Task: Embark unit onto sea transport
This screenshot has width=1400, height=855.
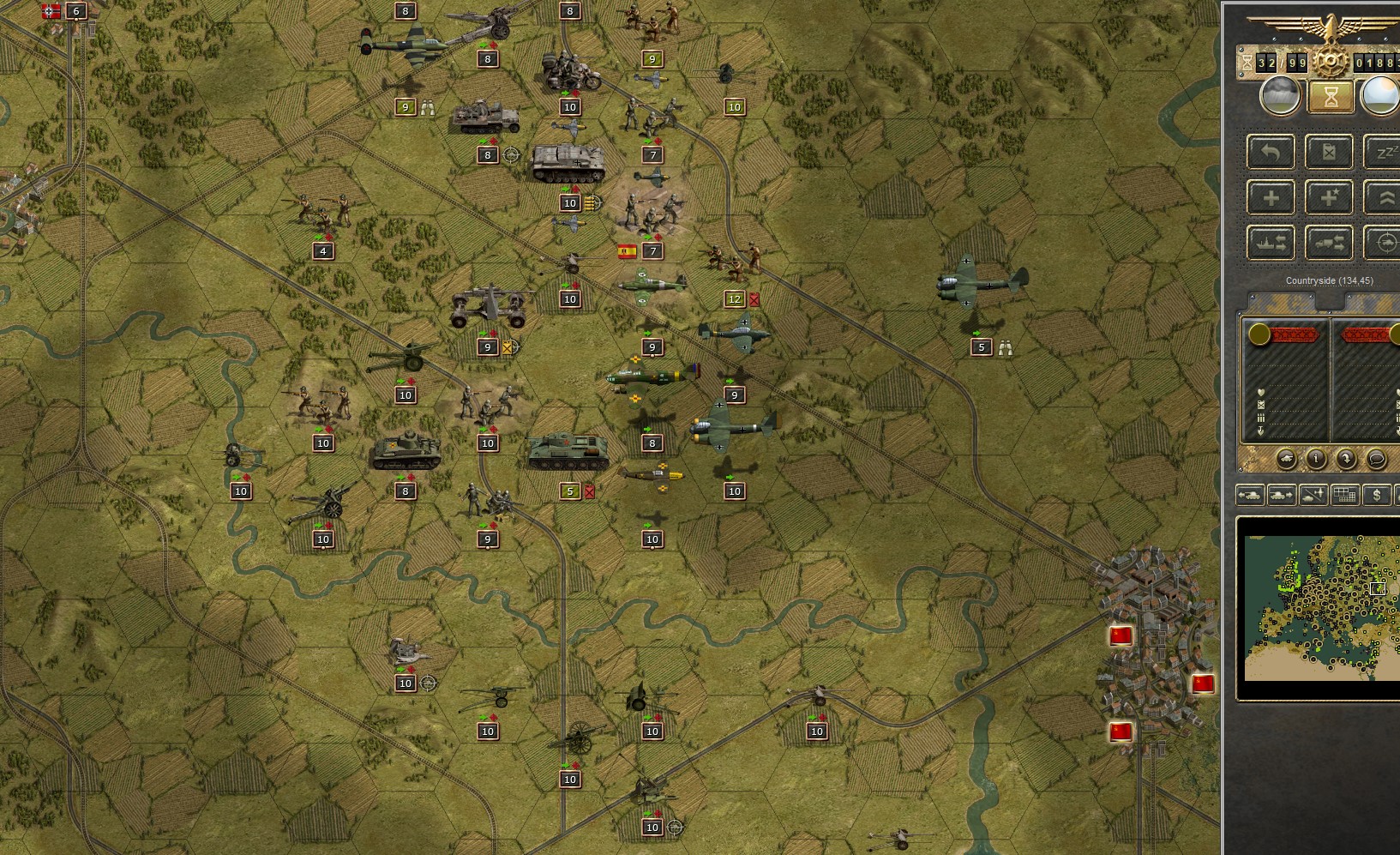Action: [1270, 242]
